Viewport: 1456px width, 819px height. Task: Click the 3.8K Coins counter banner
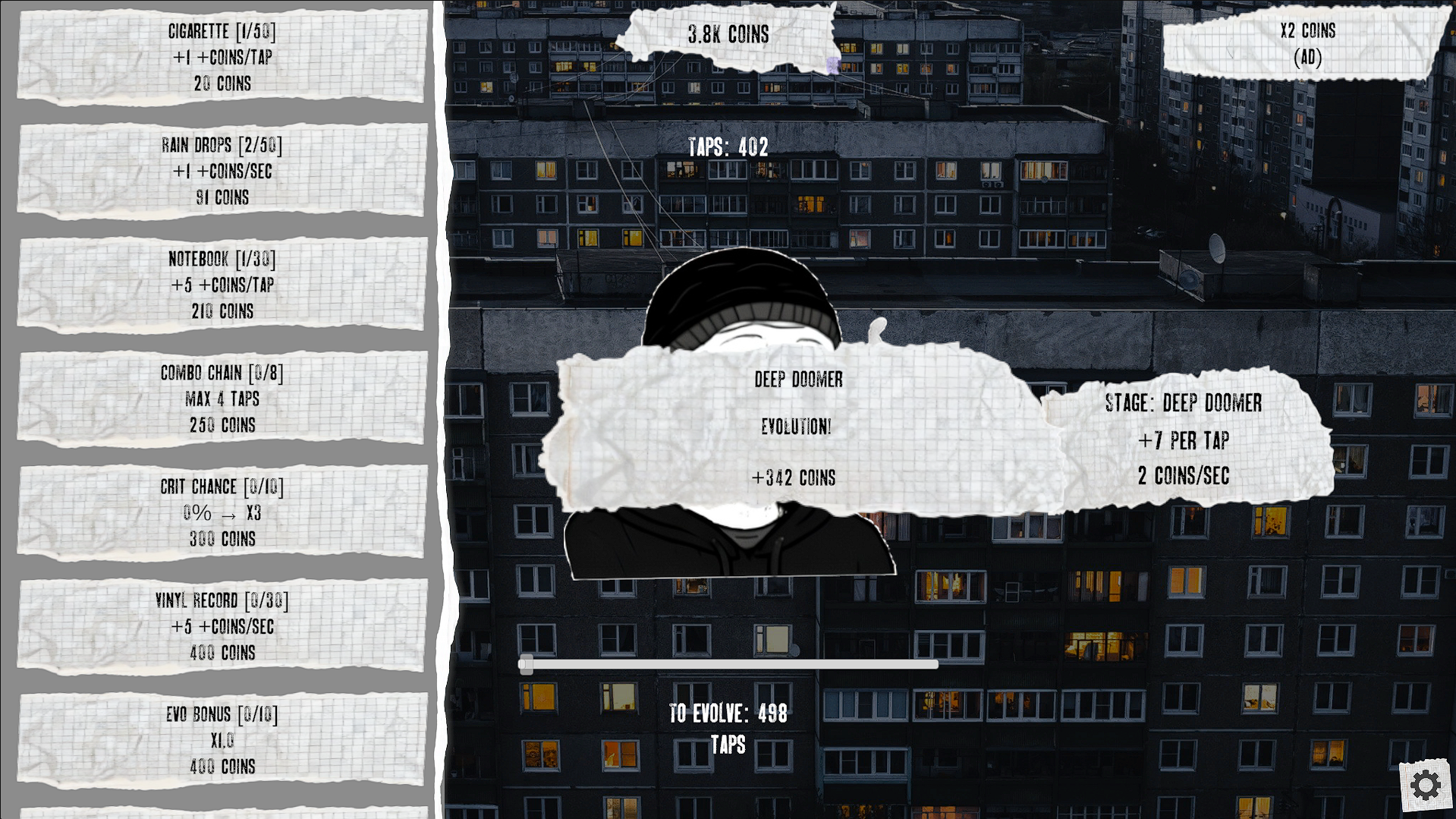click(728, 35)
